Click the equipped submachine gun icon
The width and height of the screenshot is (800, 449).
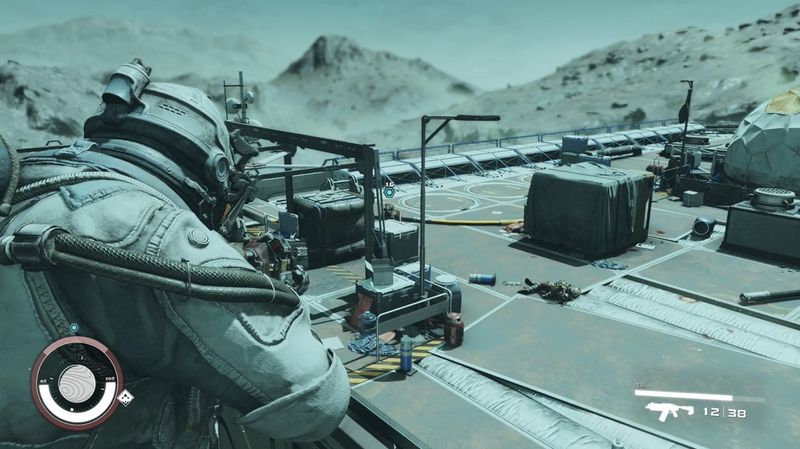(x=663, y=410)
